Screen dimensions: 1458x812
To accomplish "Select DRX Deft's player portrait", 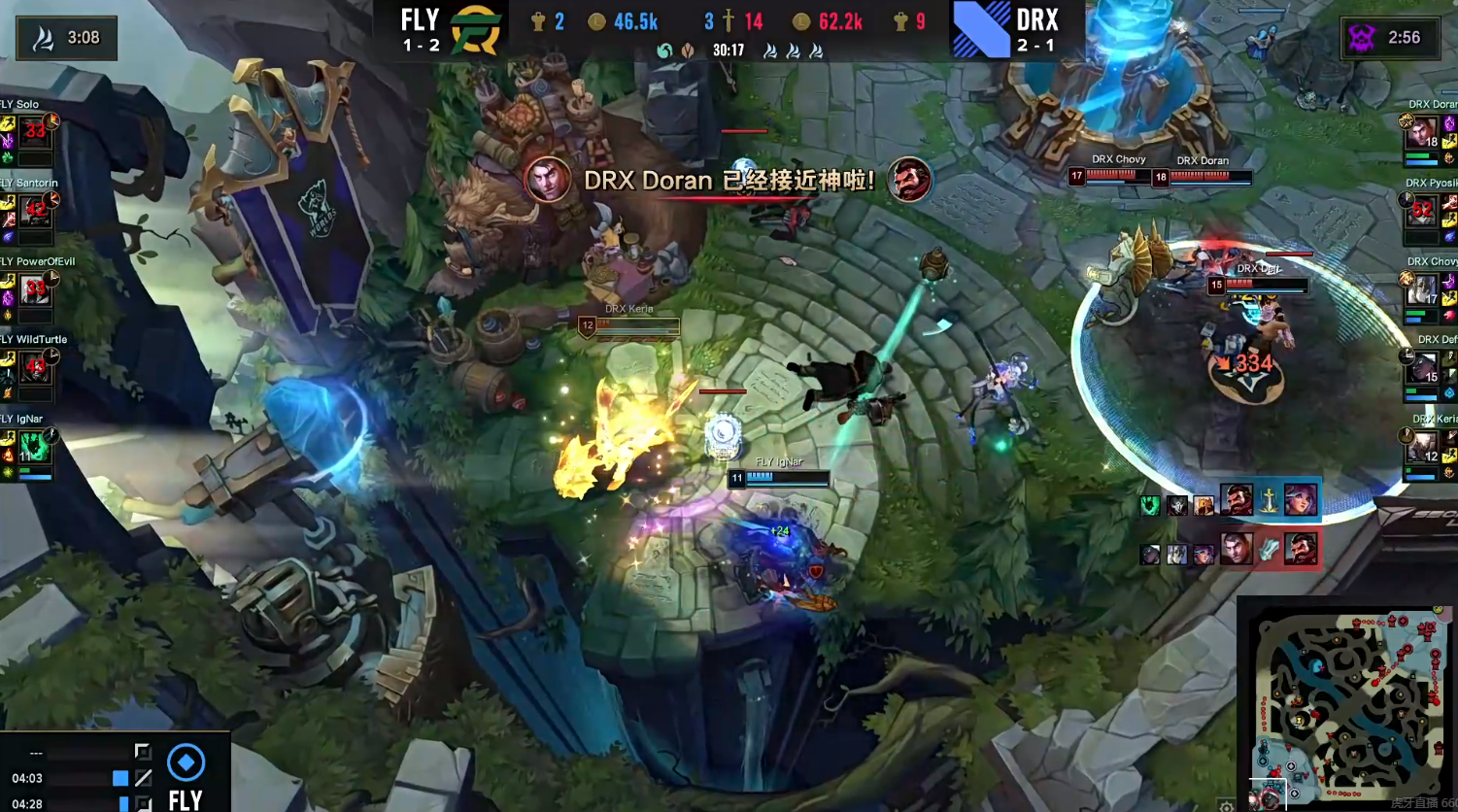I will pos(1423,369).
